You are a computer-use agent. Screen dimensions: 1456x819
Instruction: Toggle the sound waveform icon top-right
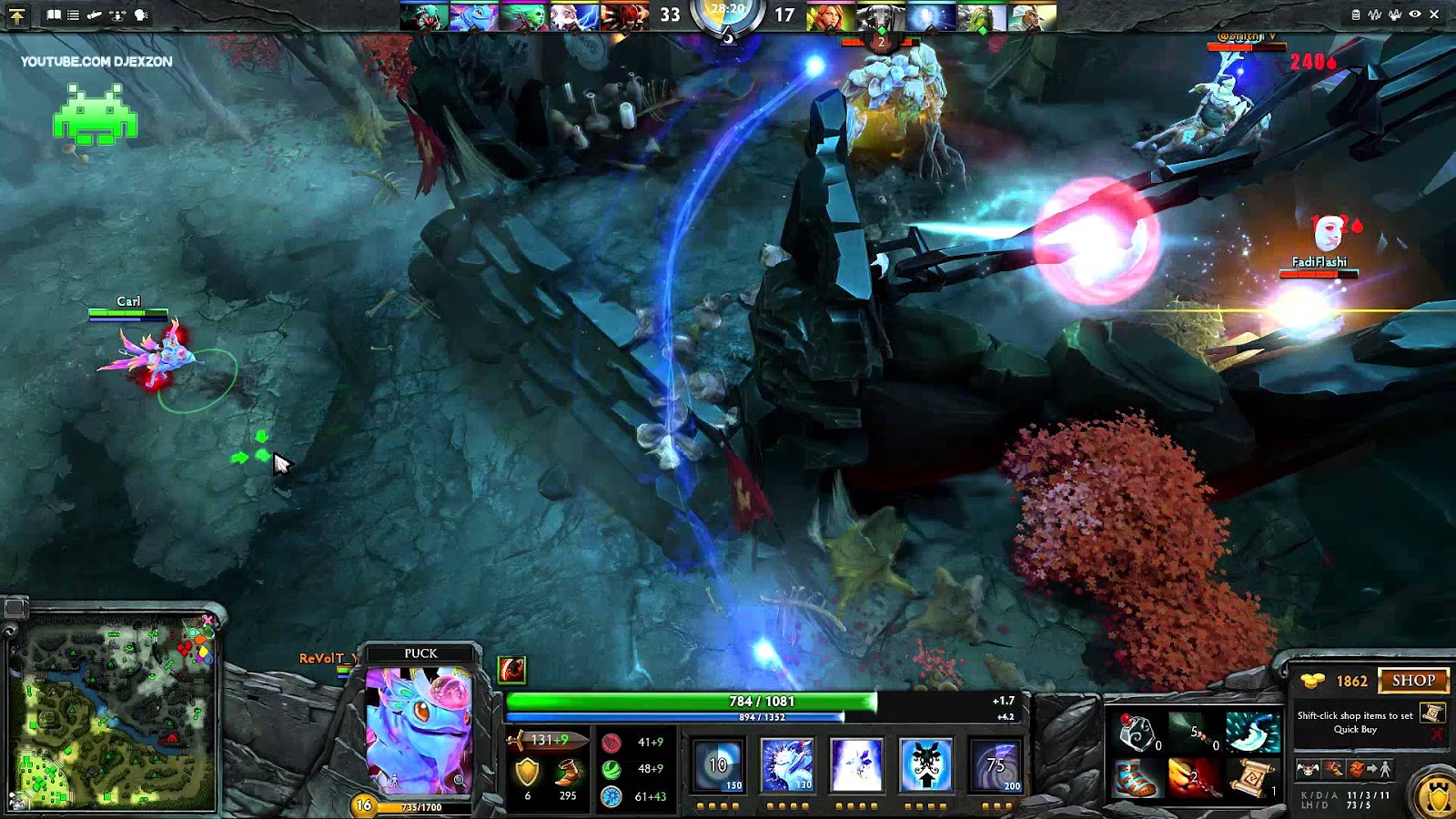click(1375, 15)
